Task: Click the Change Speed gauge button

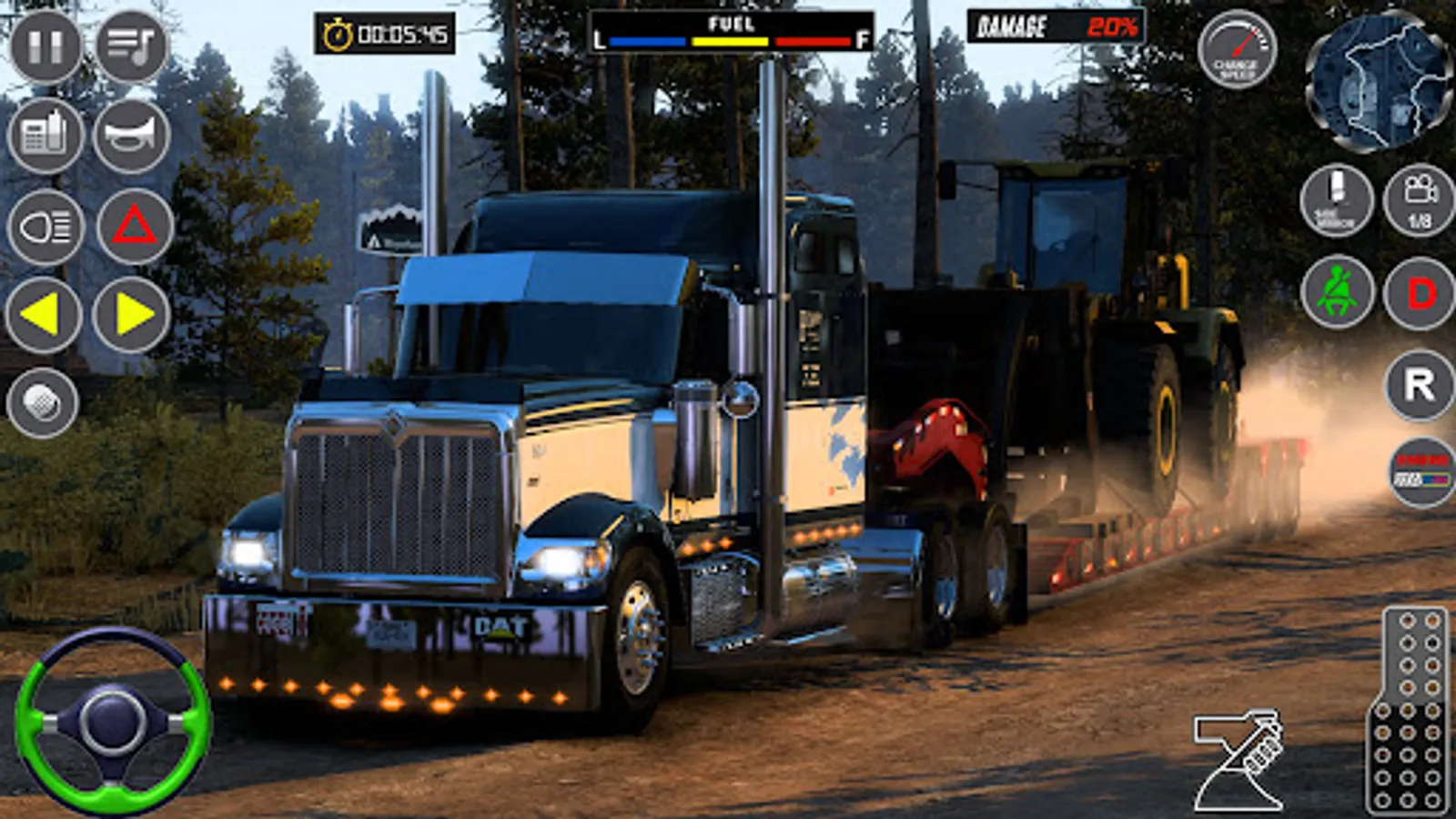Action: click(1236, 49)
